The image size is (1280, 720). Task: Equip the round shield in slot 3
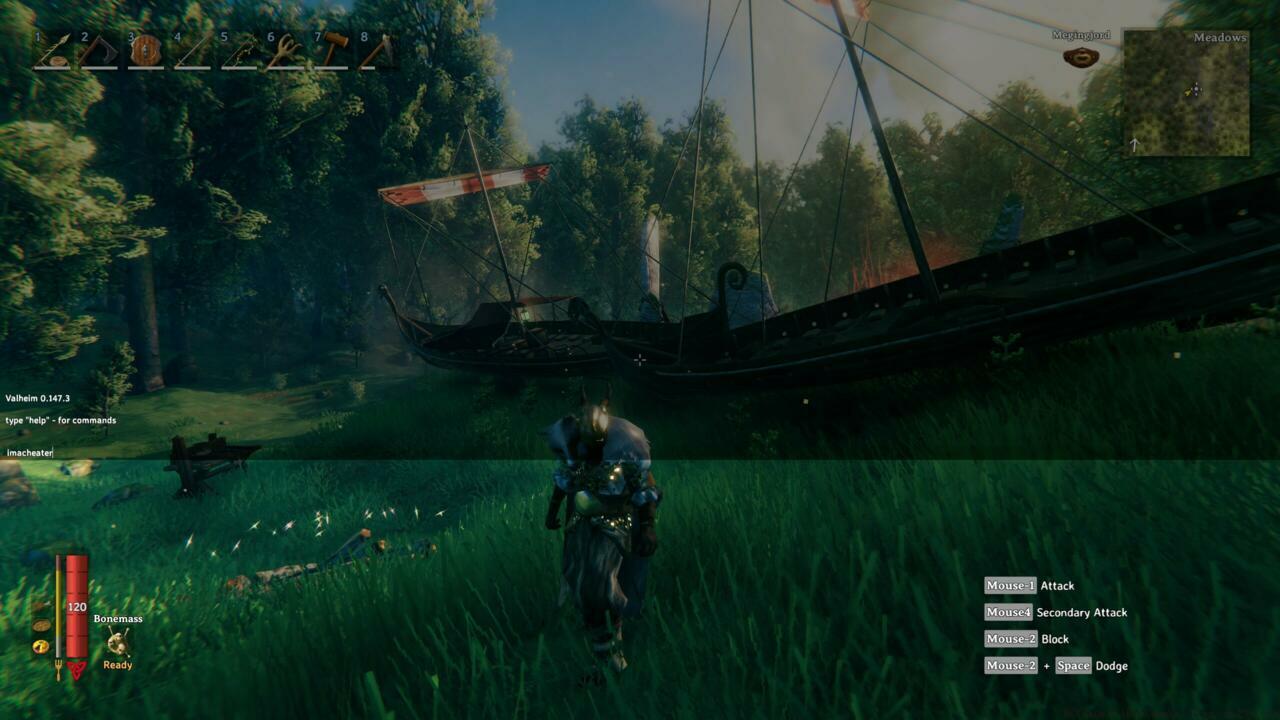click(x=146, y=52)
